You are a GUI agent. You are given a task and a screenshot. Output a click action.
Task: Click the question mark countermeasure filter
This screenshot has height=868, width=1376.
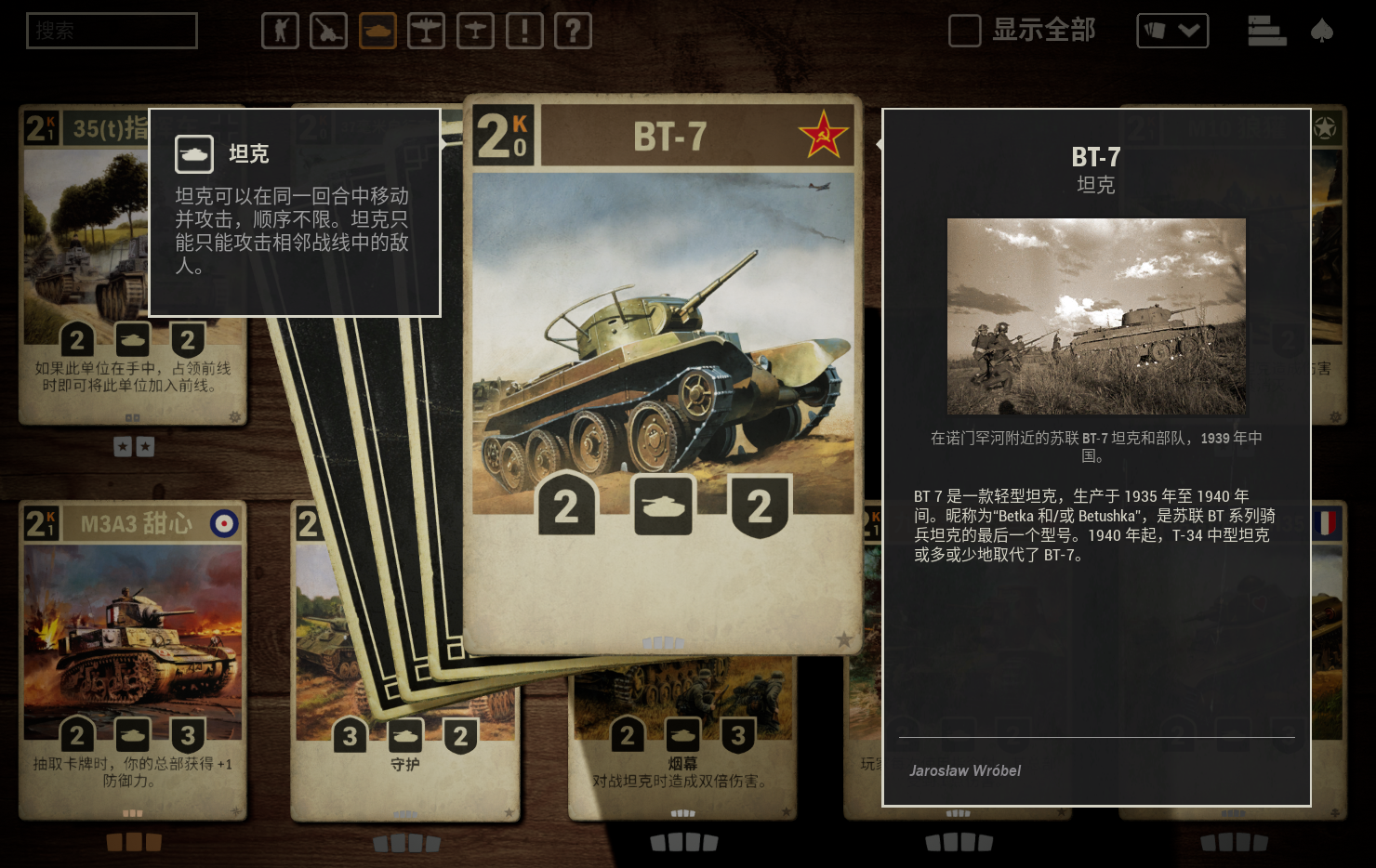pos(574,31)
